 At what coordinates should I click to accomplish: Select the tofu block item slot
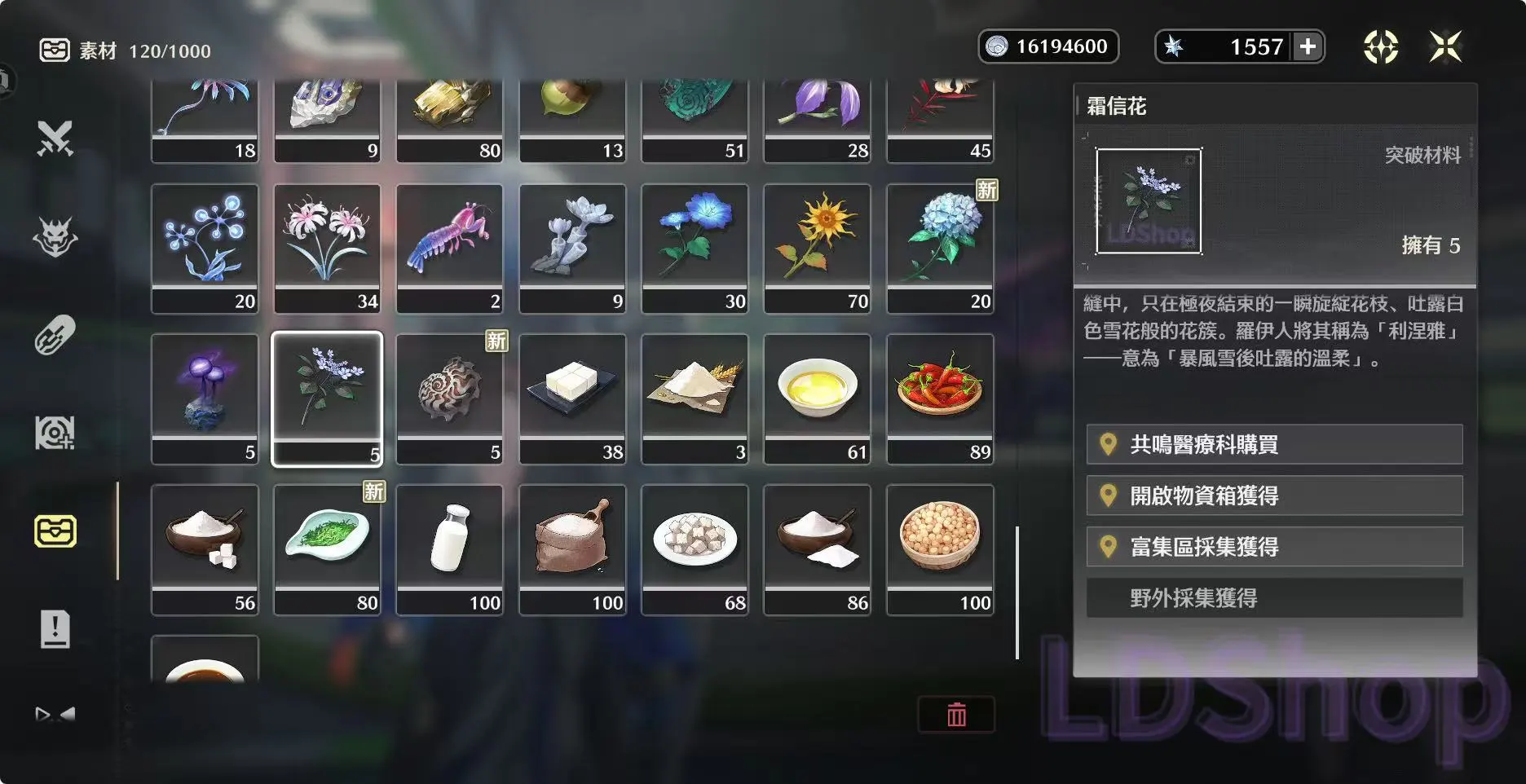572,399
